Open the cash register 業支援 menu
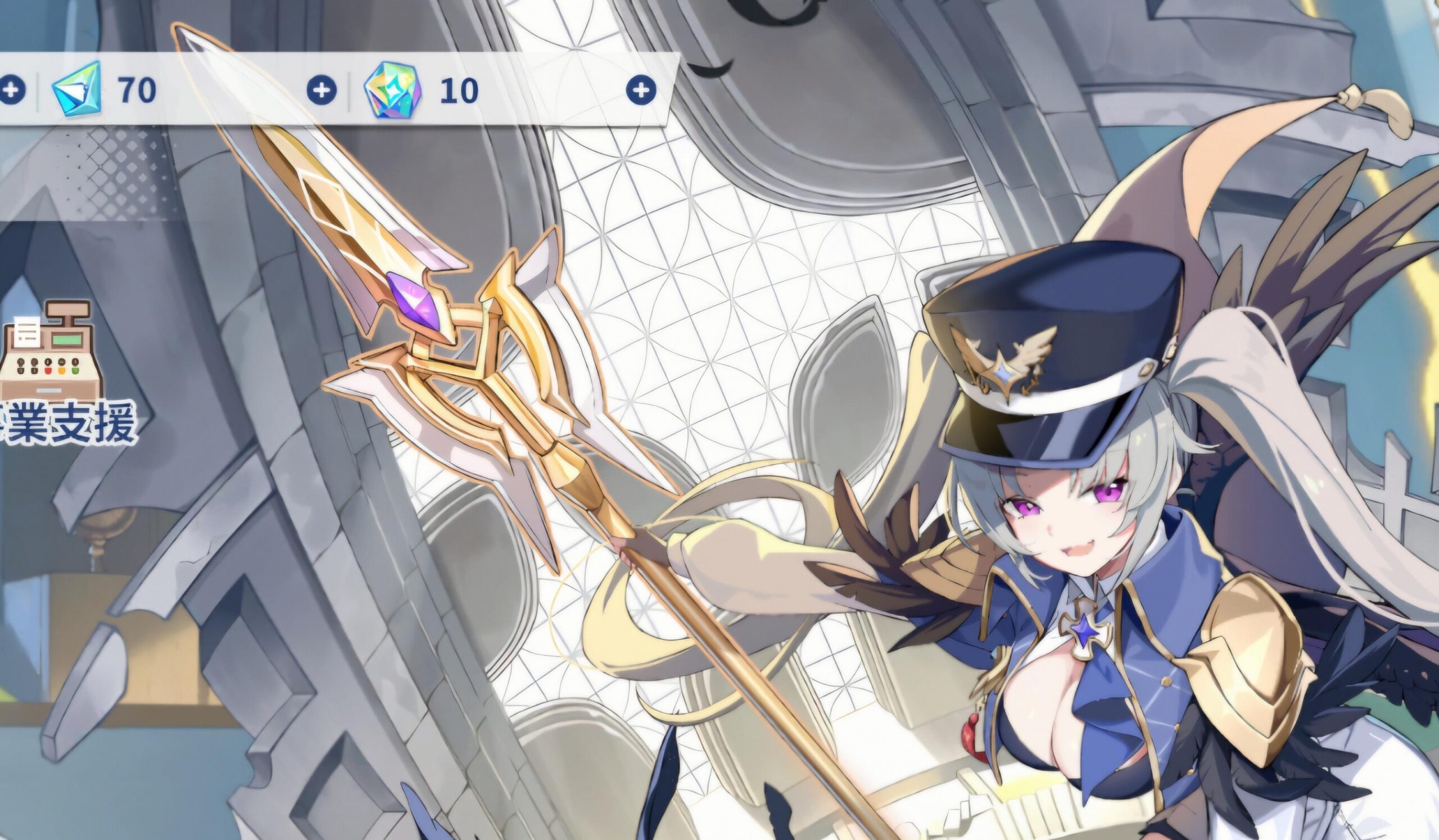 (55, 371)
